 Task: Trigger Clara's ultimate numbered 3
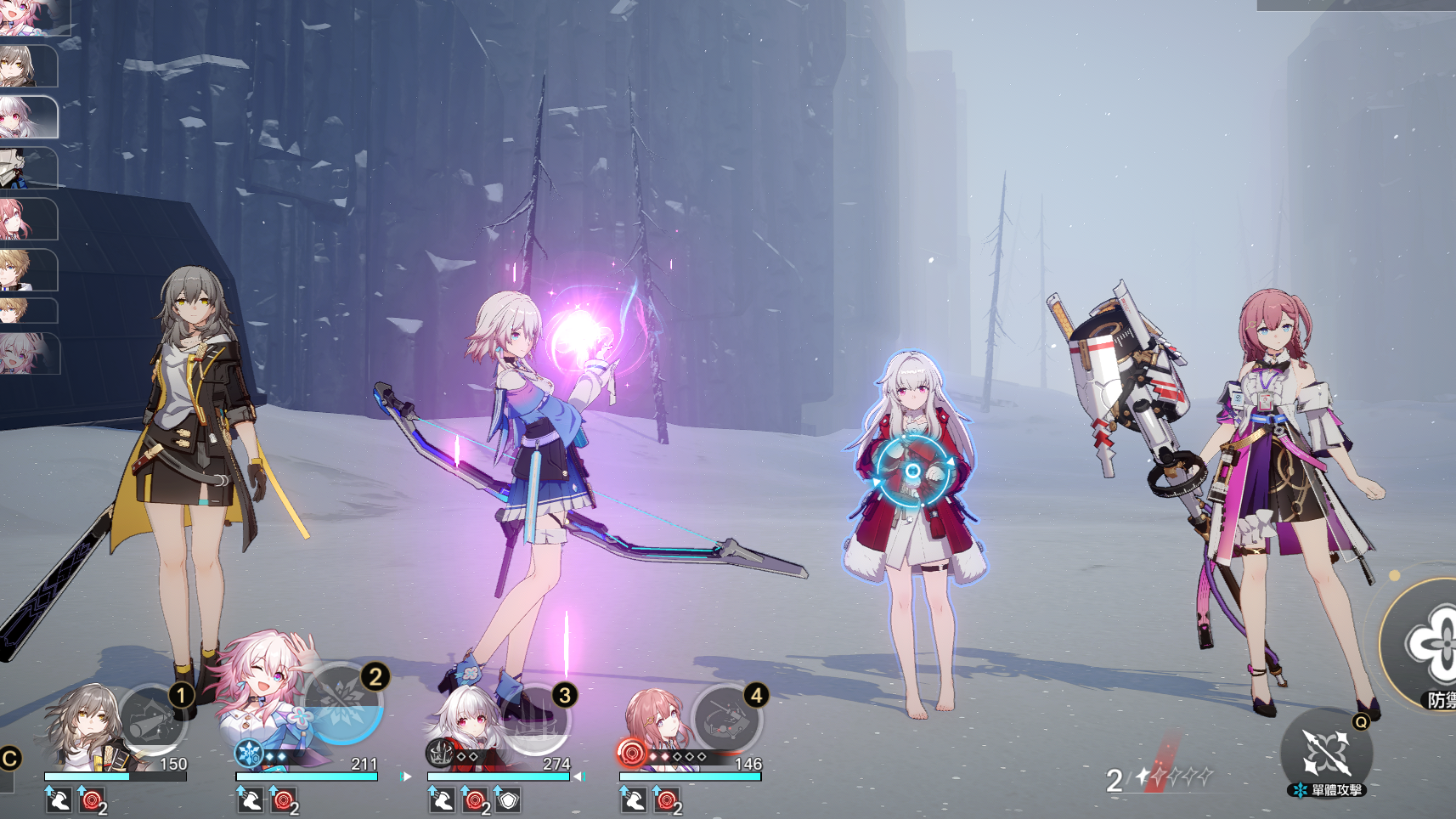pyautogui.click(x=535, y=720)
